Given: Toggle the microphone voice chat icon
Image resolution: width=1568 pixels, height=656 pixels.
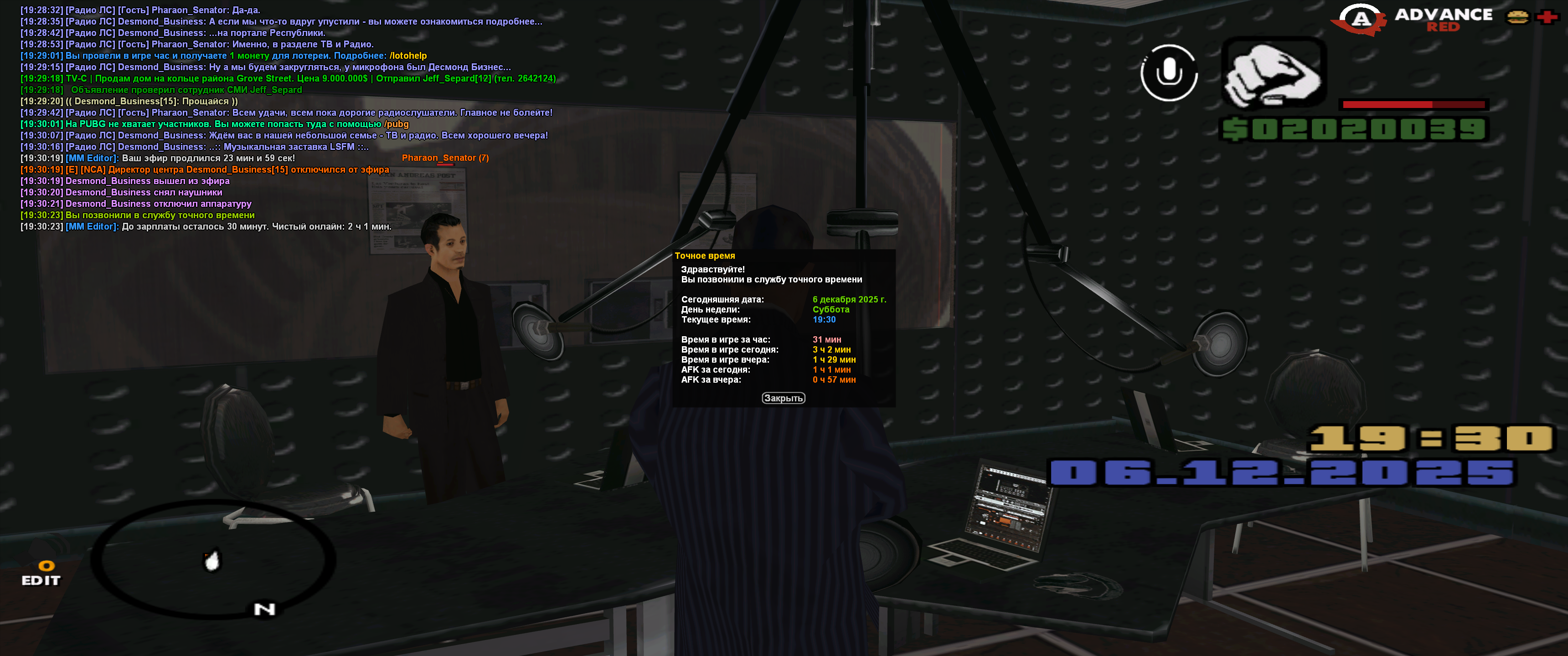Looking at the screenshot, I should (1168, 73).
